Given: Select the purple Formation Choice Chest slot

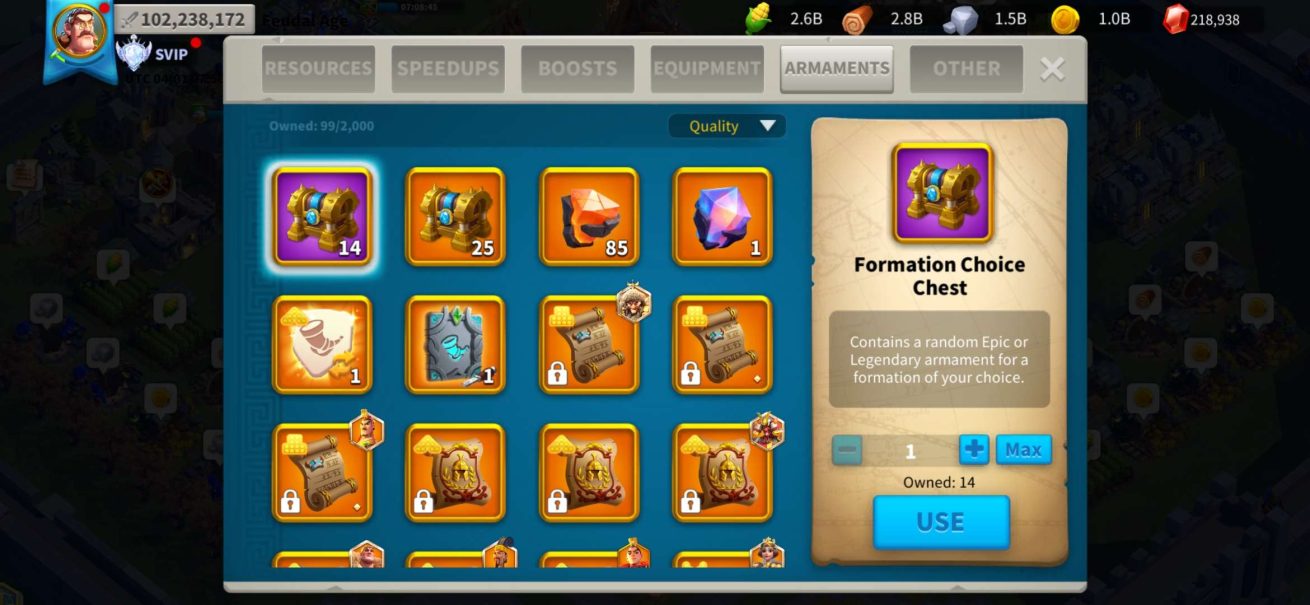Looking at the screenshot, I should [322, 216].
